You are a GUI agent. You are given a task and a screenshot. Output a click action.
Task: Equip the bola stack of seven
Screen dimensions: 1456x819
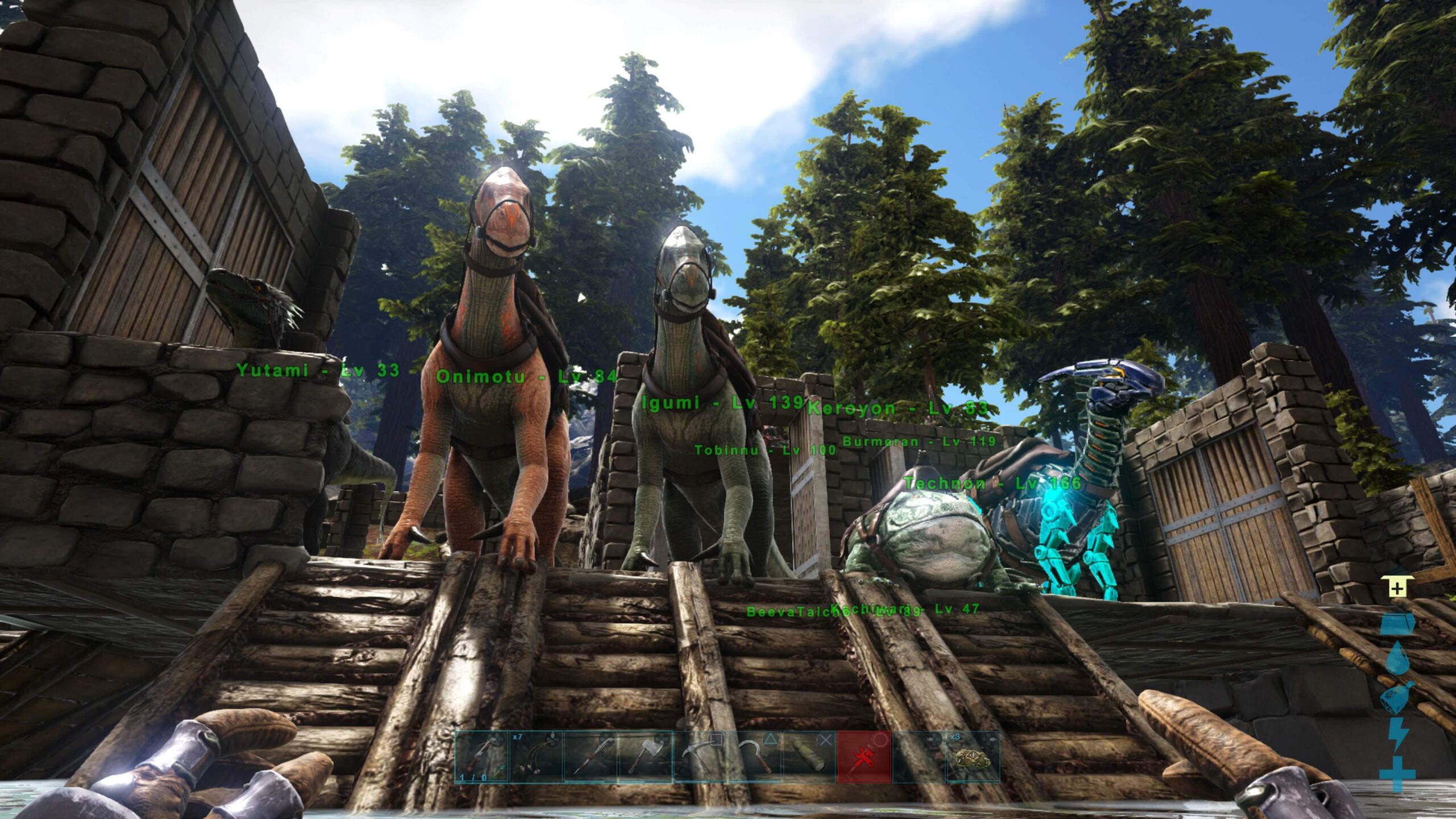(536, 757)
